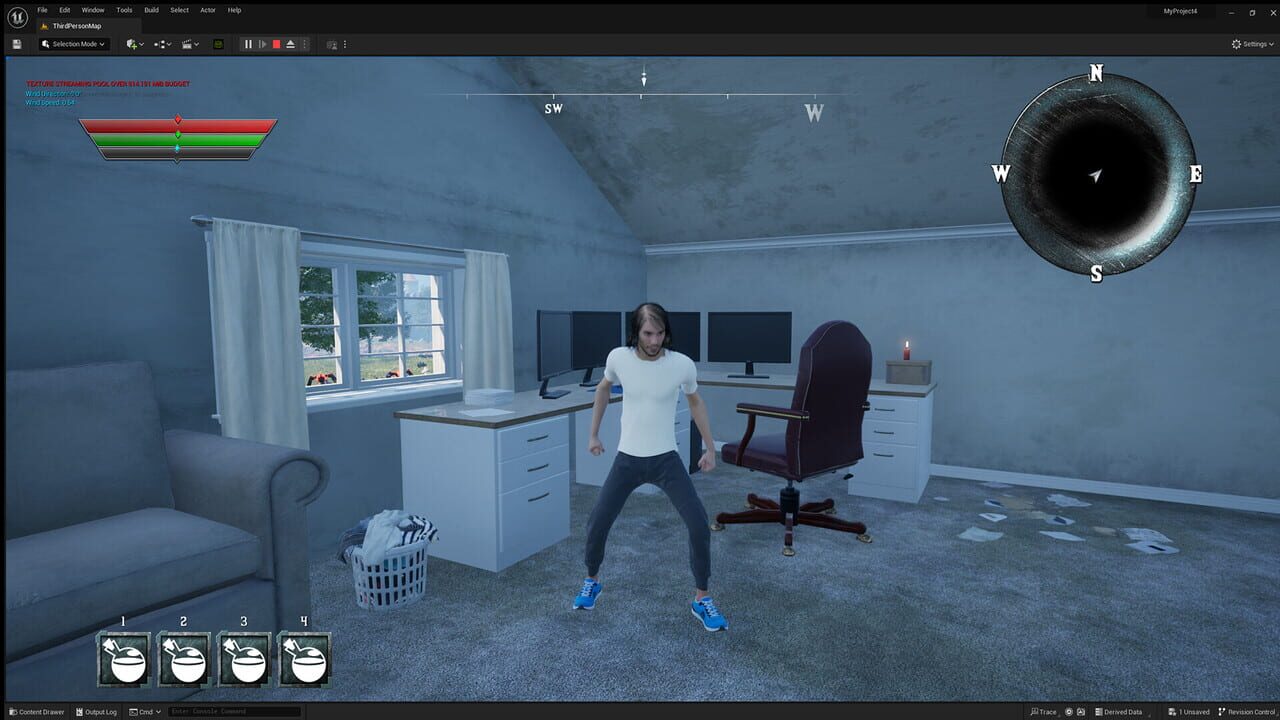Open the viewport Settings dropdown

[x=1251, y=44]
